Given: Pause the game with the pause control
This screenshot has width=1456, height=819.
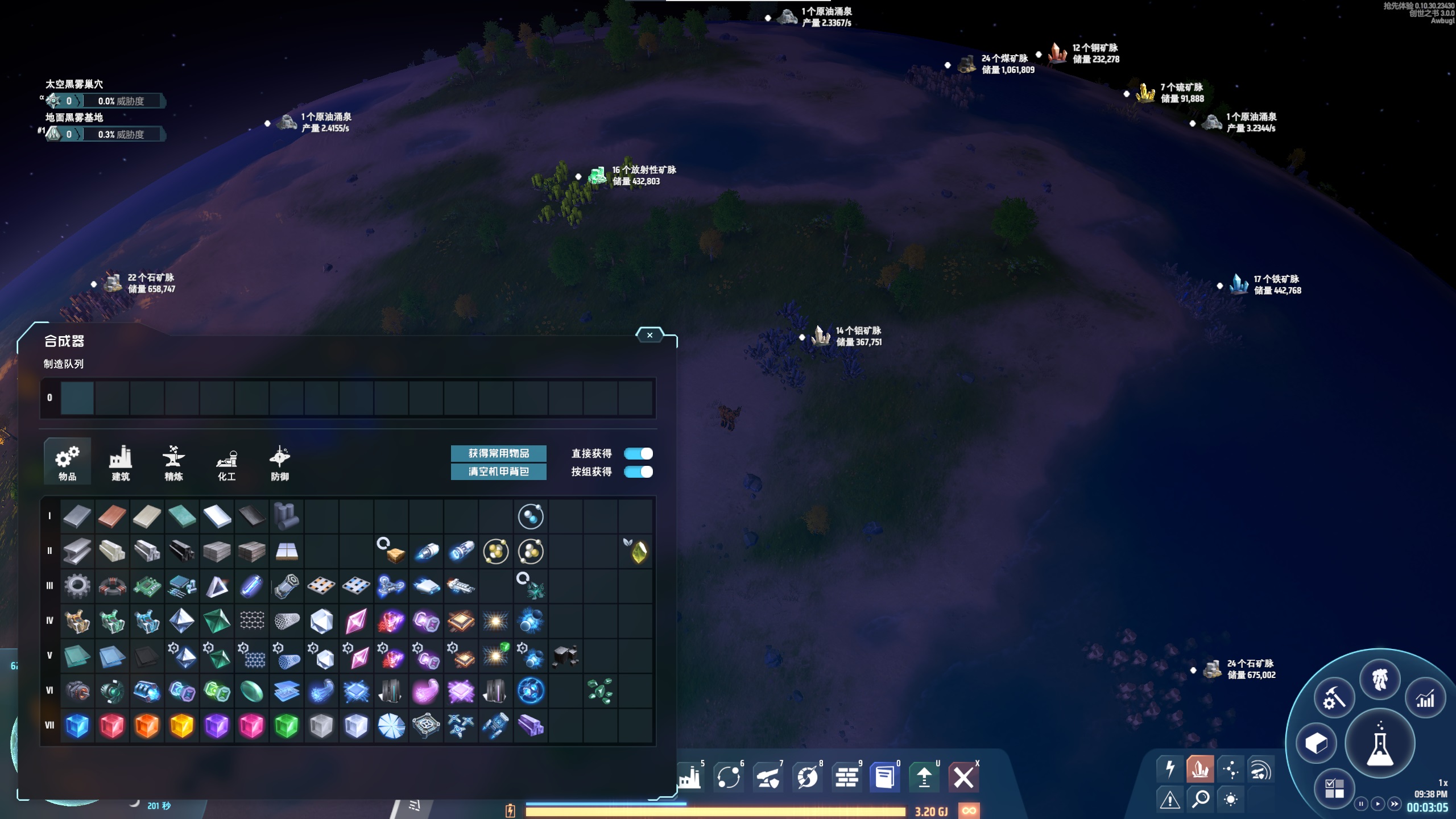Looking at the screenshot, I should pyautogui.click(x=1360, y=804).
